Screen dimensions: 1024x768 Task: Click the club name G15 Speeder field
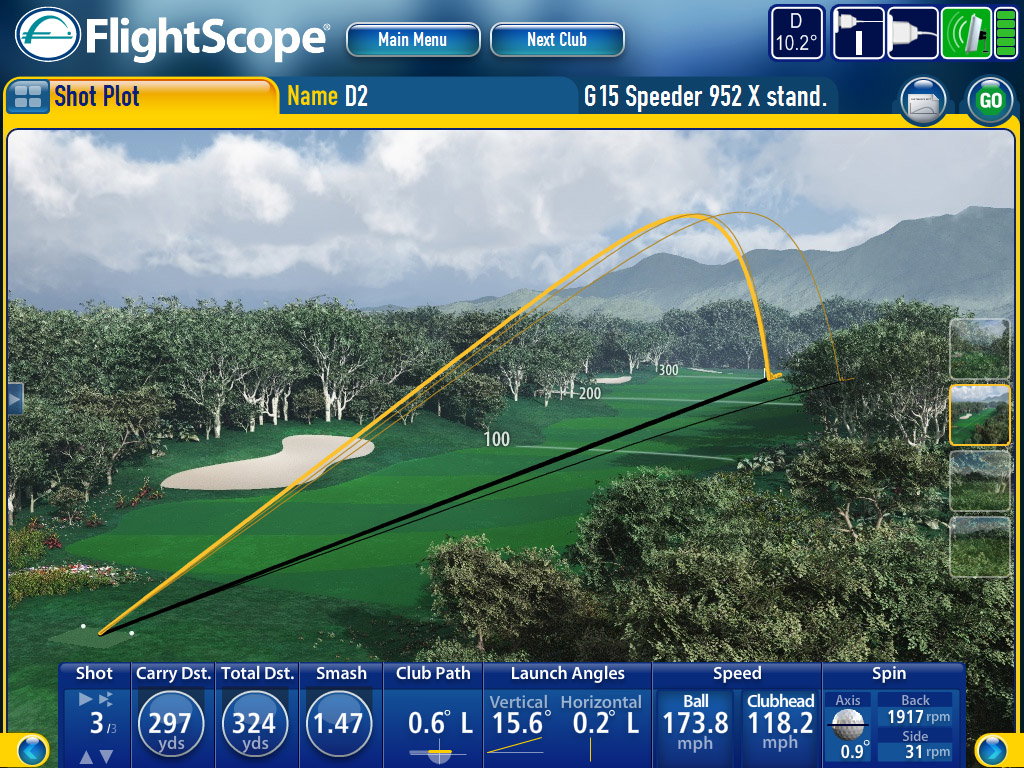pyautogui.click(x=705, y=97)
